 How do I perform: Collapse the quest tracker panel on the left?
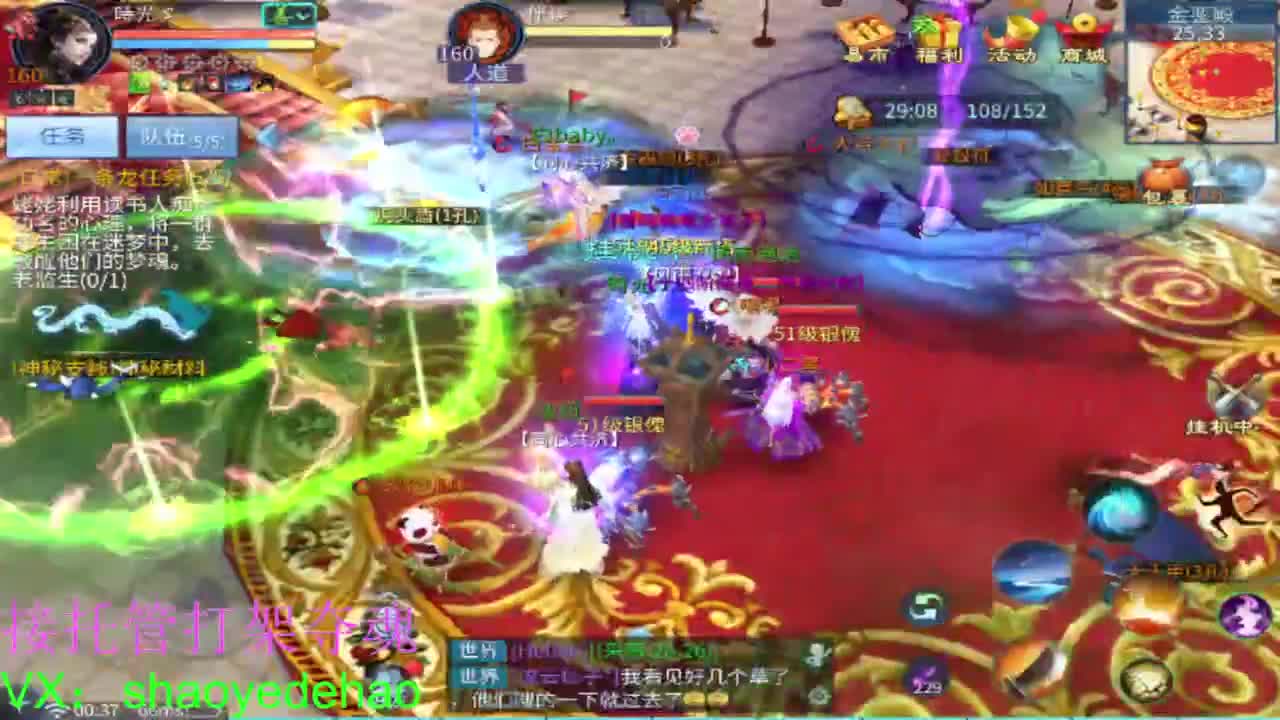pyautogui.click(x=268, y=136)
